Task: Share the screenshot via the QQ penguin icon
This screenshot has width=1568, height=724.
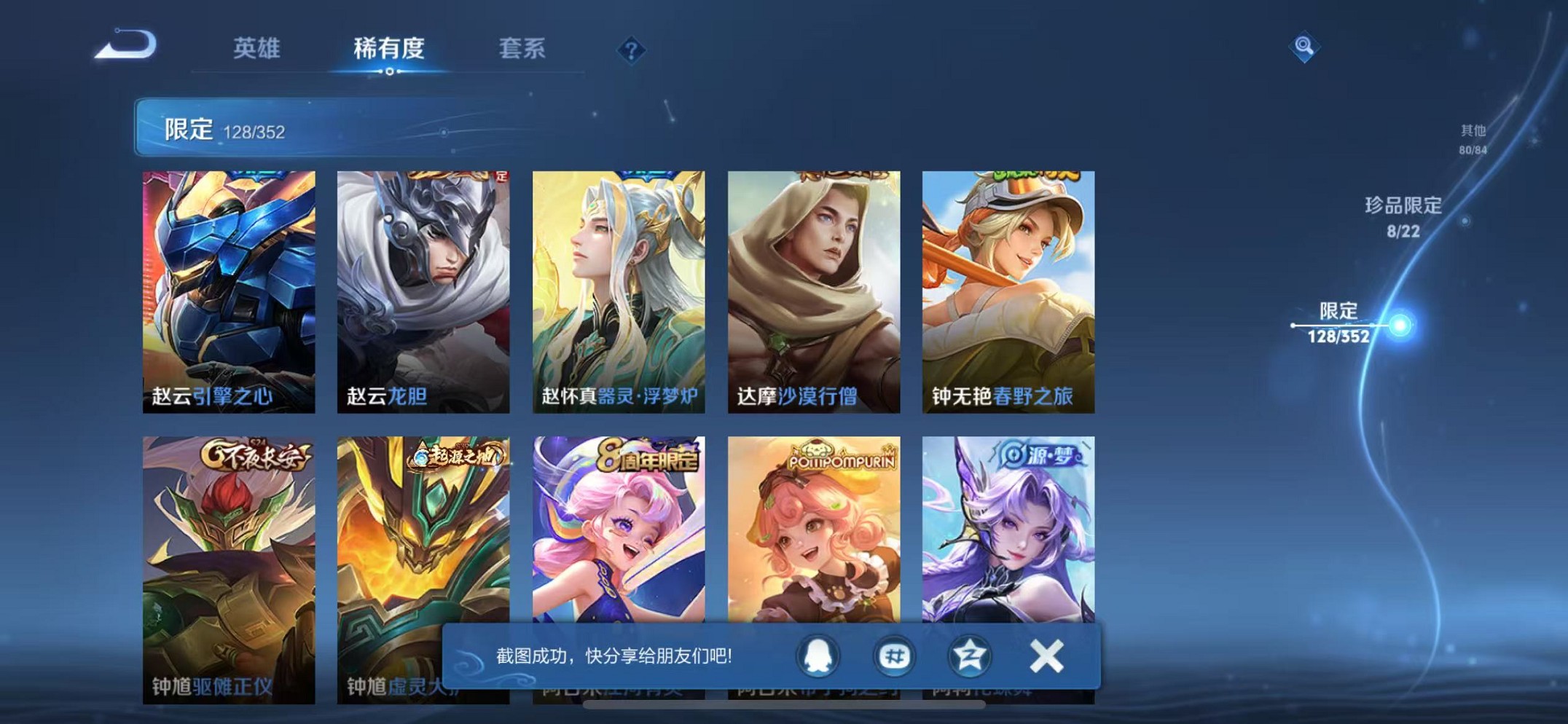Action: [x=819, y=656]
